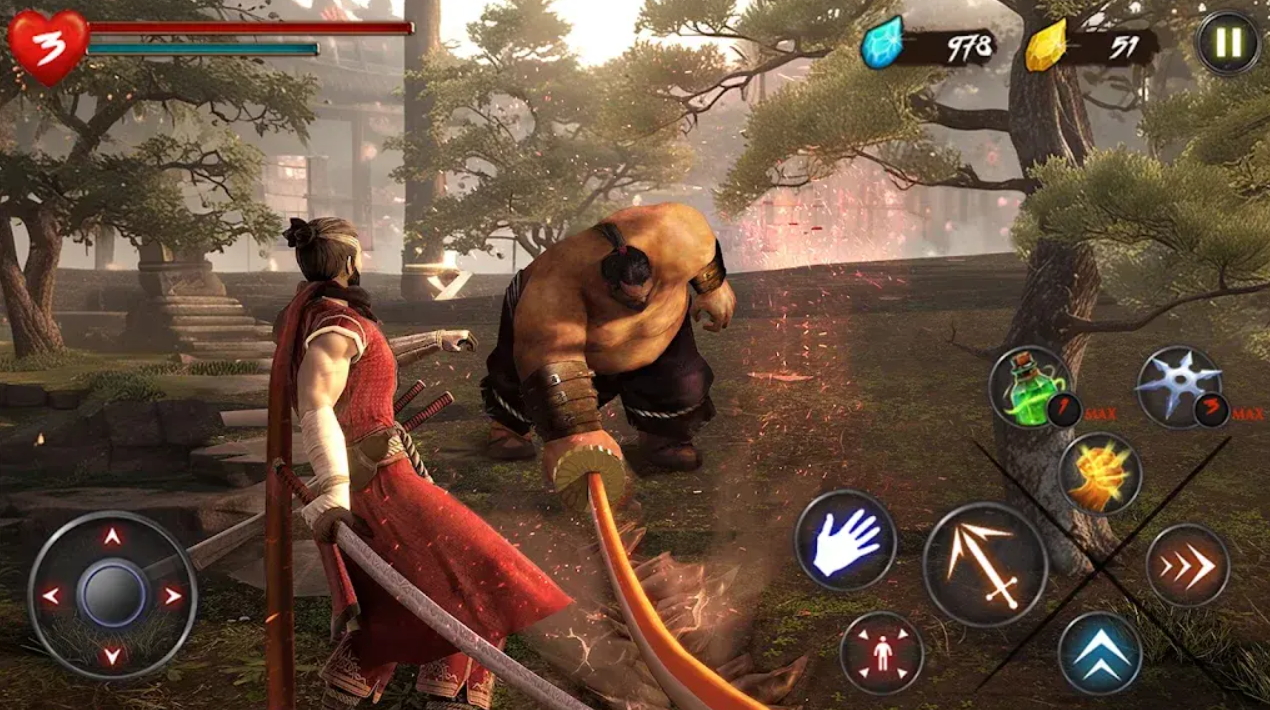Tap the blue hand grab button
Viewport: 1270px width, 710px height.
(845, 540)
